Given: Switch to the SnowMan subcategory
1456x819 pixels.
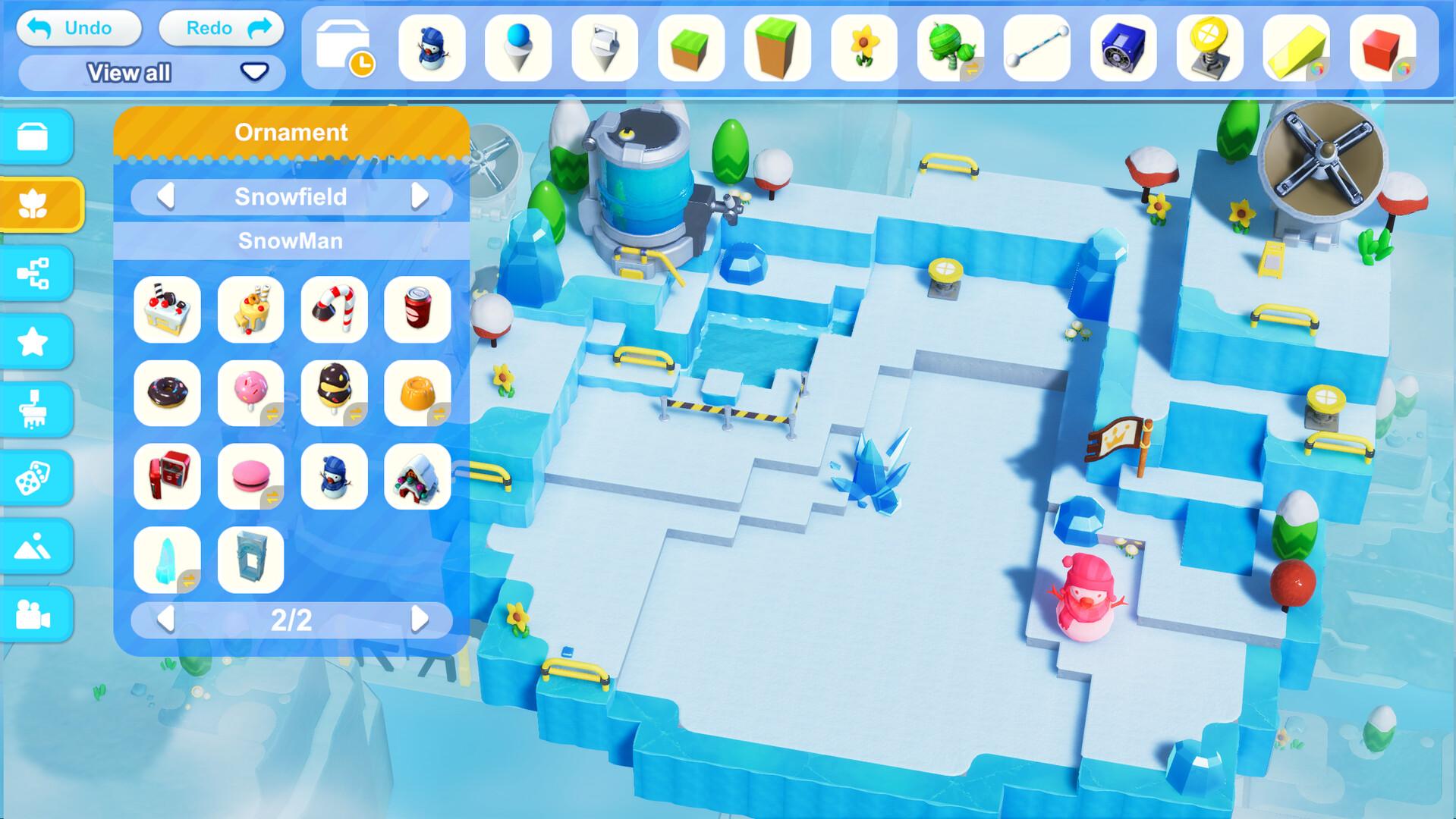Looking at the screenshot, I should 291,240.
